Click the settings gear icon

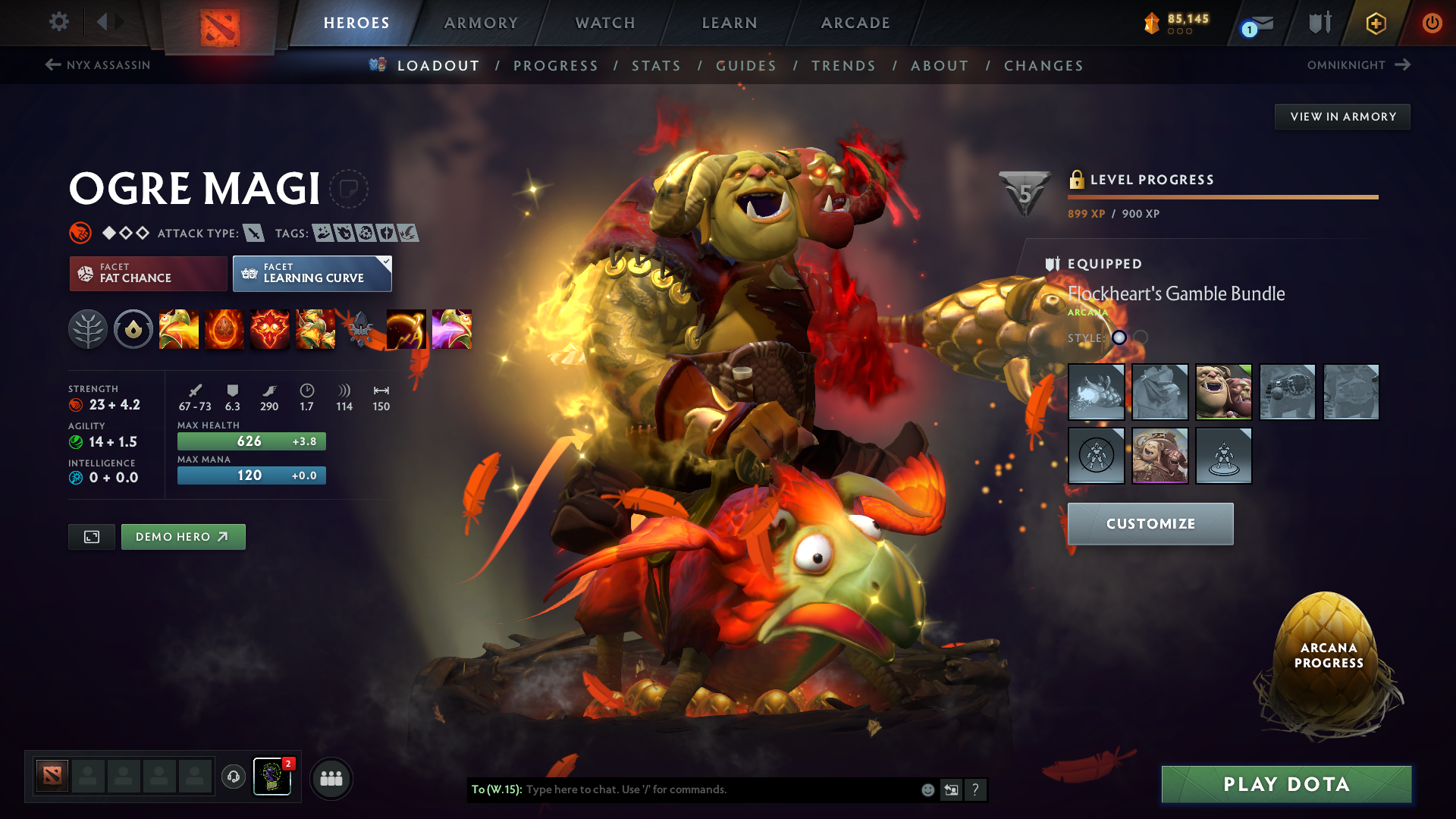point(58,23)
